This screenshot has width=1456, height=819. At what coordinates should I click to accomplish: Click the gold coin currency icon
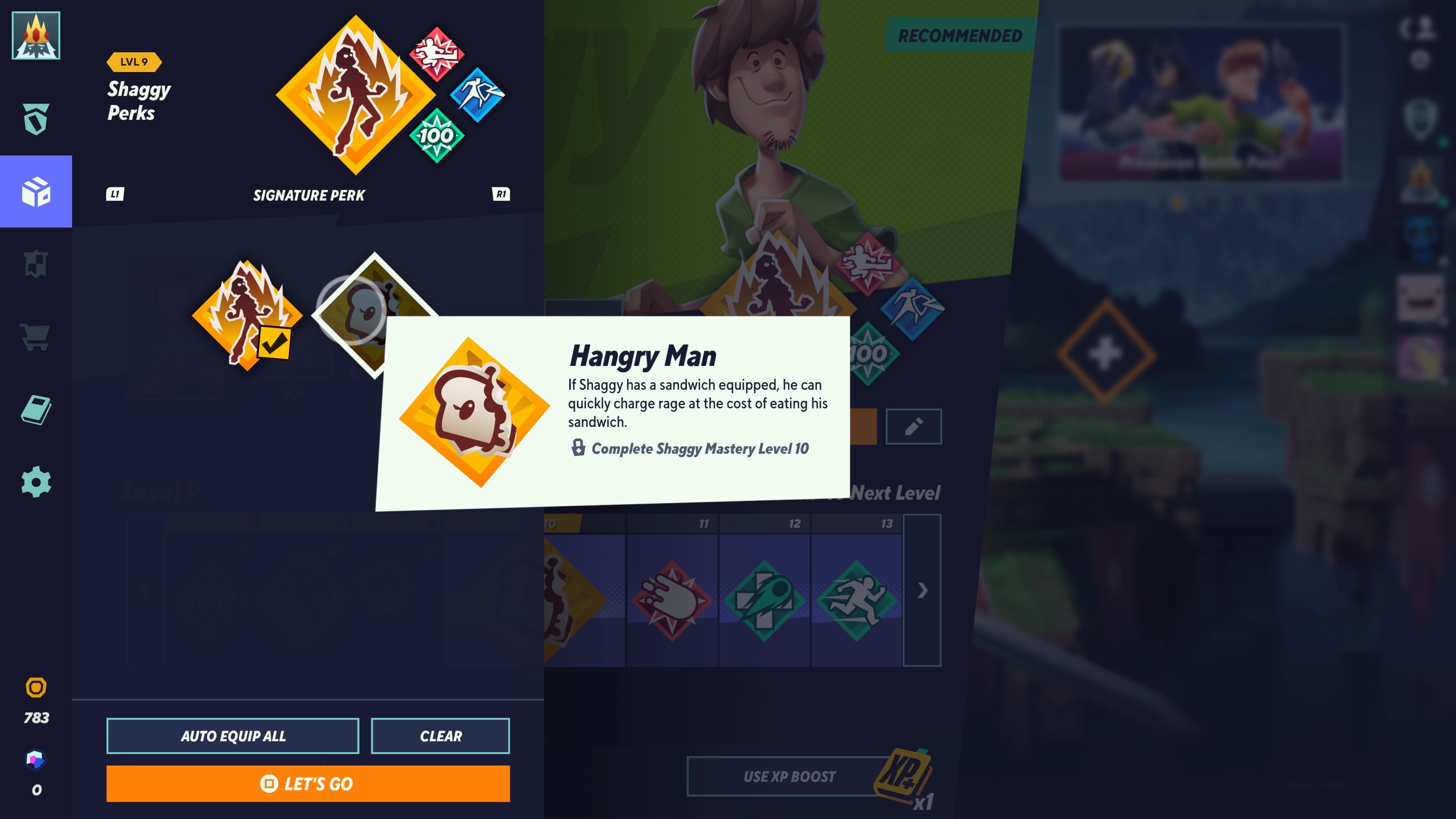tap(36, 687)
